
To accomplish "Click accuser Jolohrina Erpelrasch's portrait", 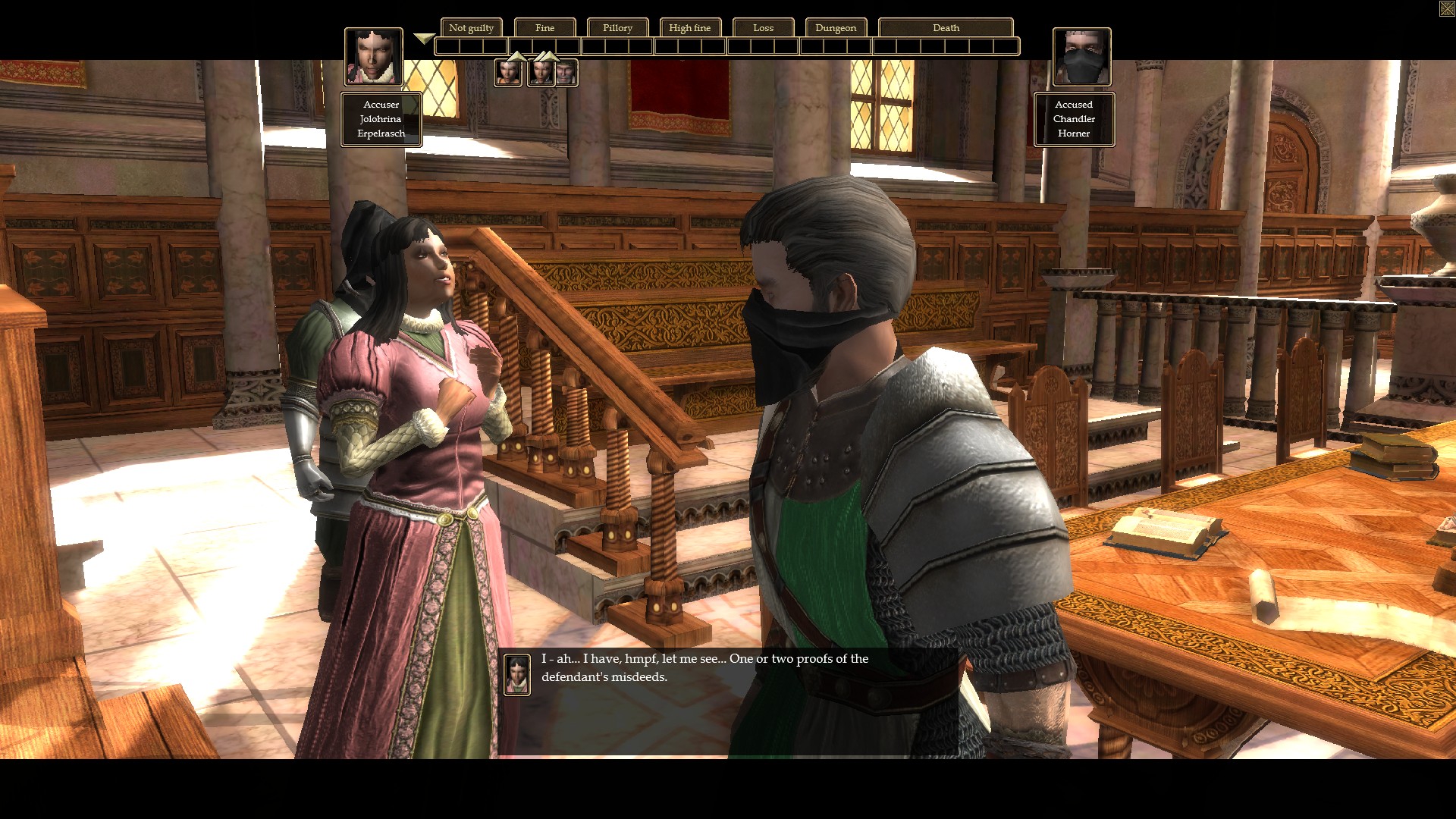I will pos(373,57).
